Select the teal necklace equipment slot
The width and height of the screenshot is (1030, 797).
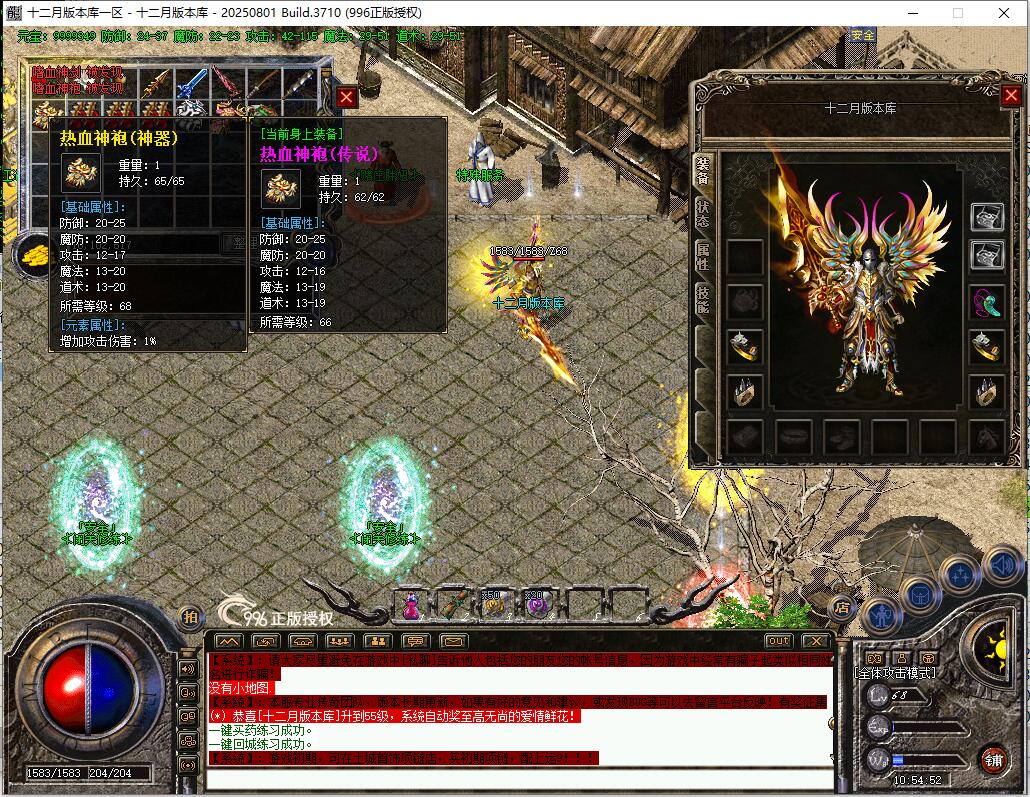[988, 300]
